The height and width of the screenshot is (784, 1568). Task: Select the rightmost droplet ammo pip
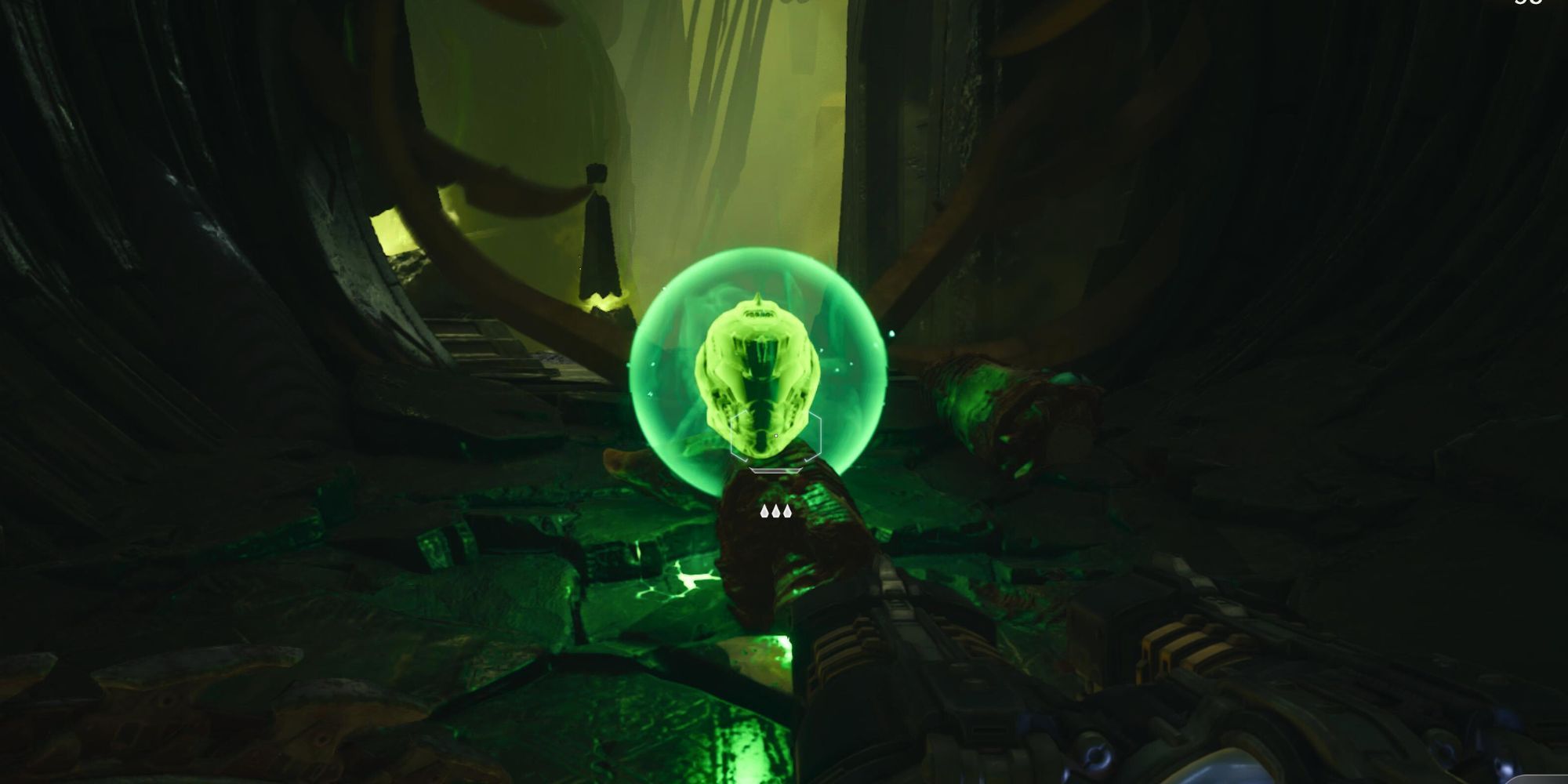point(788,511)
